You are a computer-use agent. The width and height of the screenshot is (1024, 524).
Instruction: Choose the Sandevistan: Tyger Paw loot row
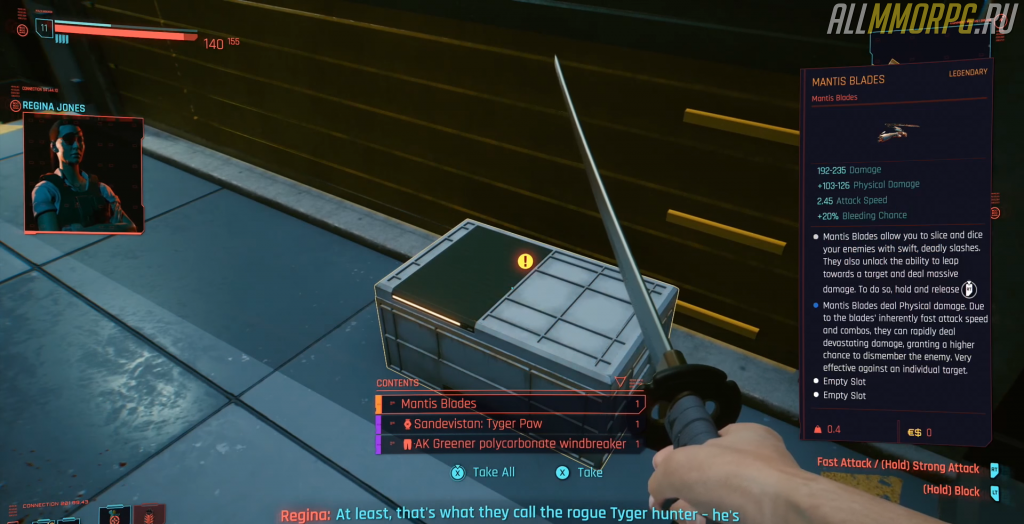click(x=509, y=424)
